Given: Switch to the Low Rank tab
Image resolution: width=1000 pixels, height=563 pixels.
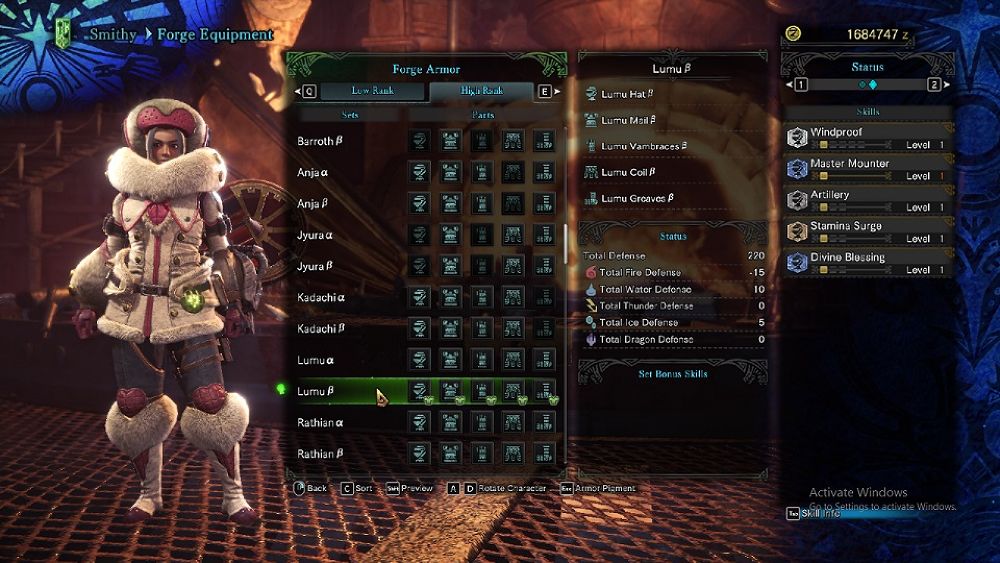Looking at the screenshot, I should tap(372, 91).
